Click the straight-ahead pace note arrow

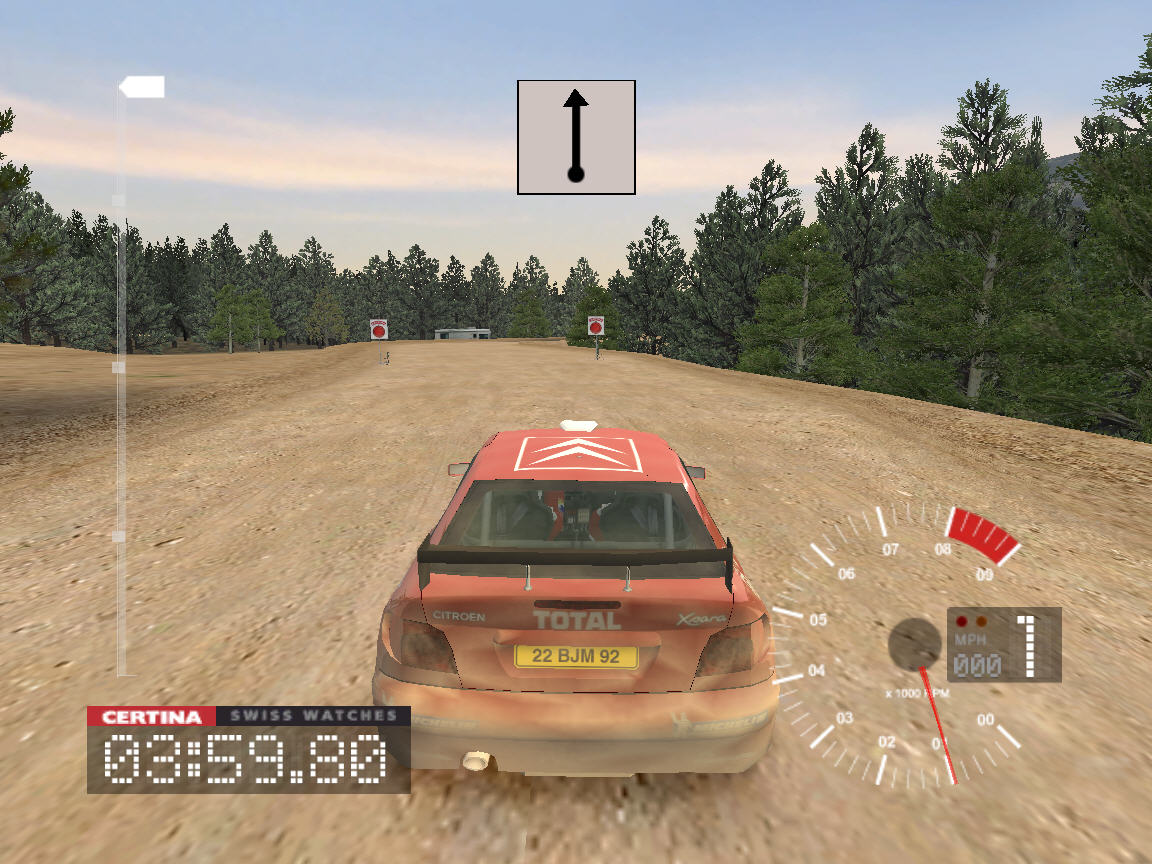click(576, 137)
